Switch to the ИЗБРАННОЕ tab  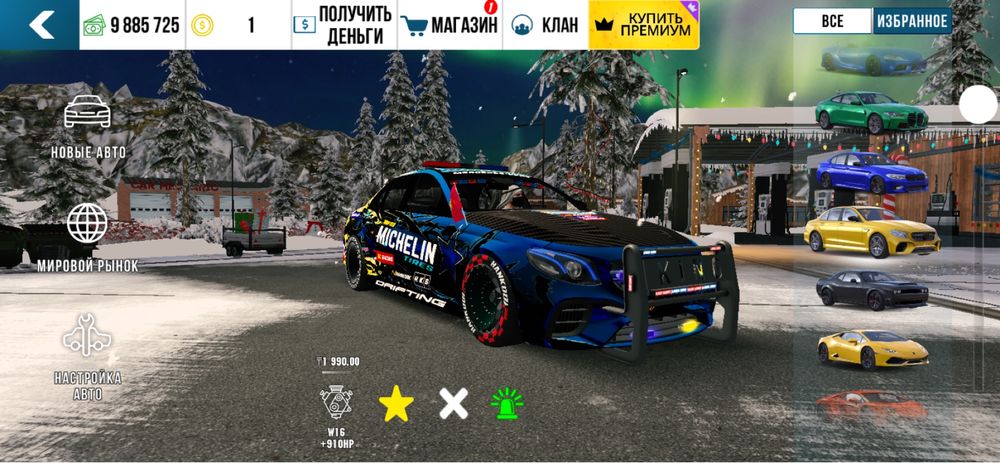[912, 21]
